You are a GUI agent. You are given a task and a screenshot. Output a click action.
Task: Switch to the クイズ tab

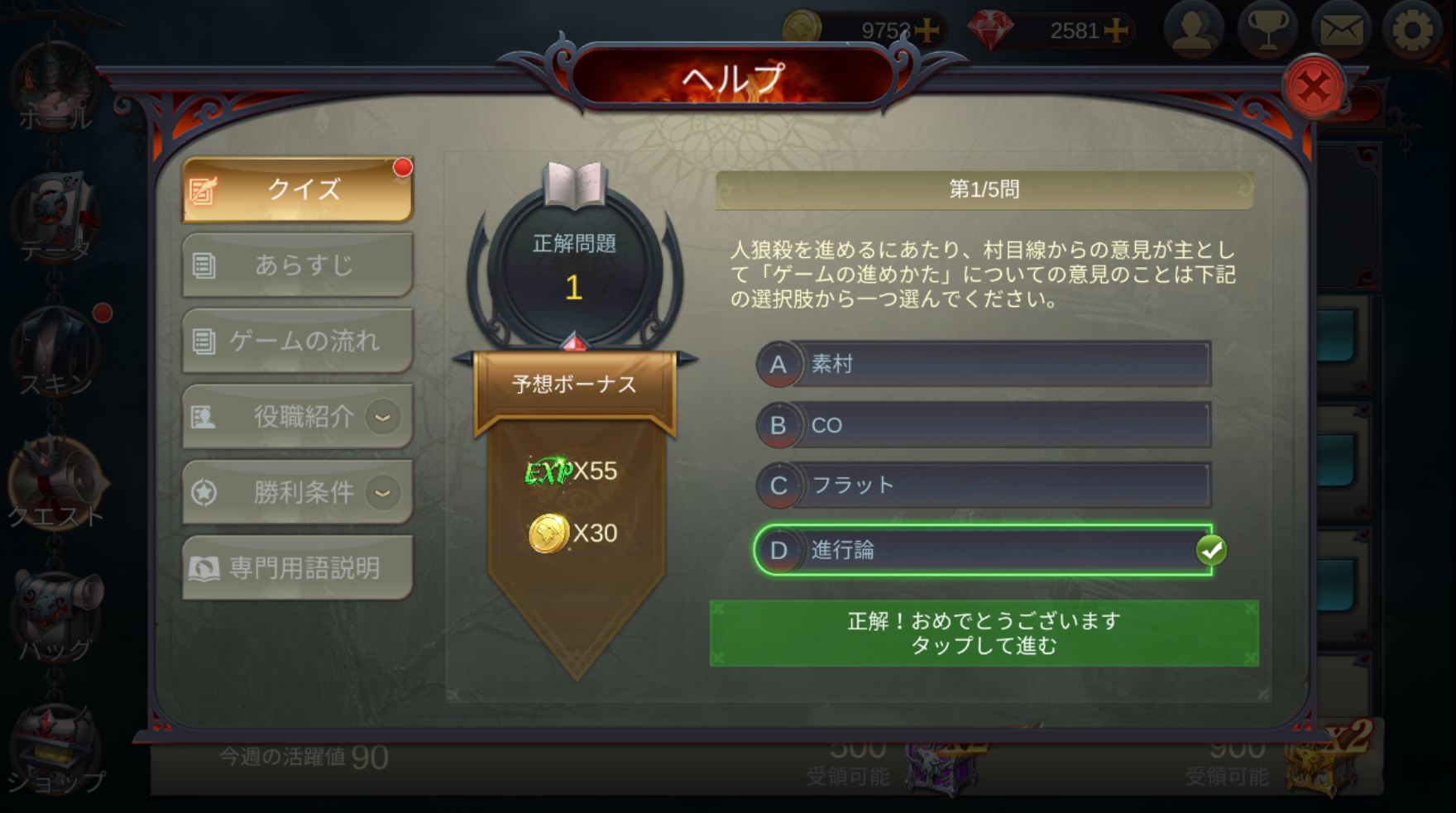pos(298,189)
